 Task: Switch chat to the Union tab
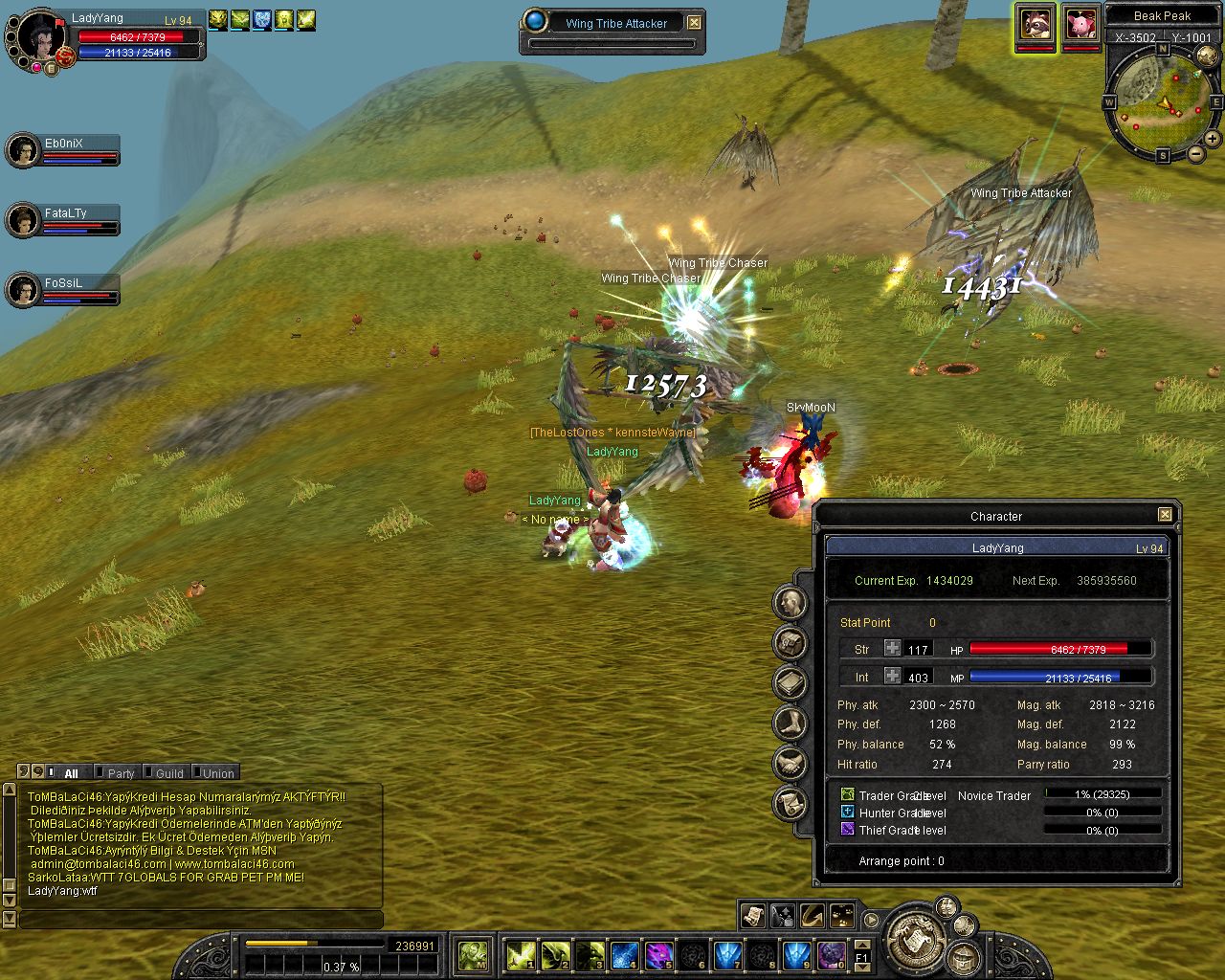click(217, 773)
